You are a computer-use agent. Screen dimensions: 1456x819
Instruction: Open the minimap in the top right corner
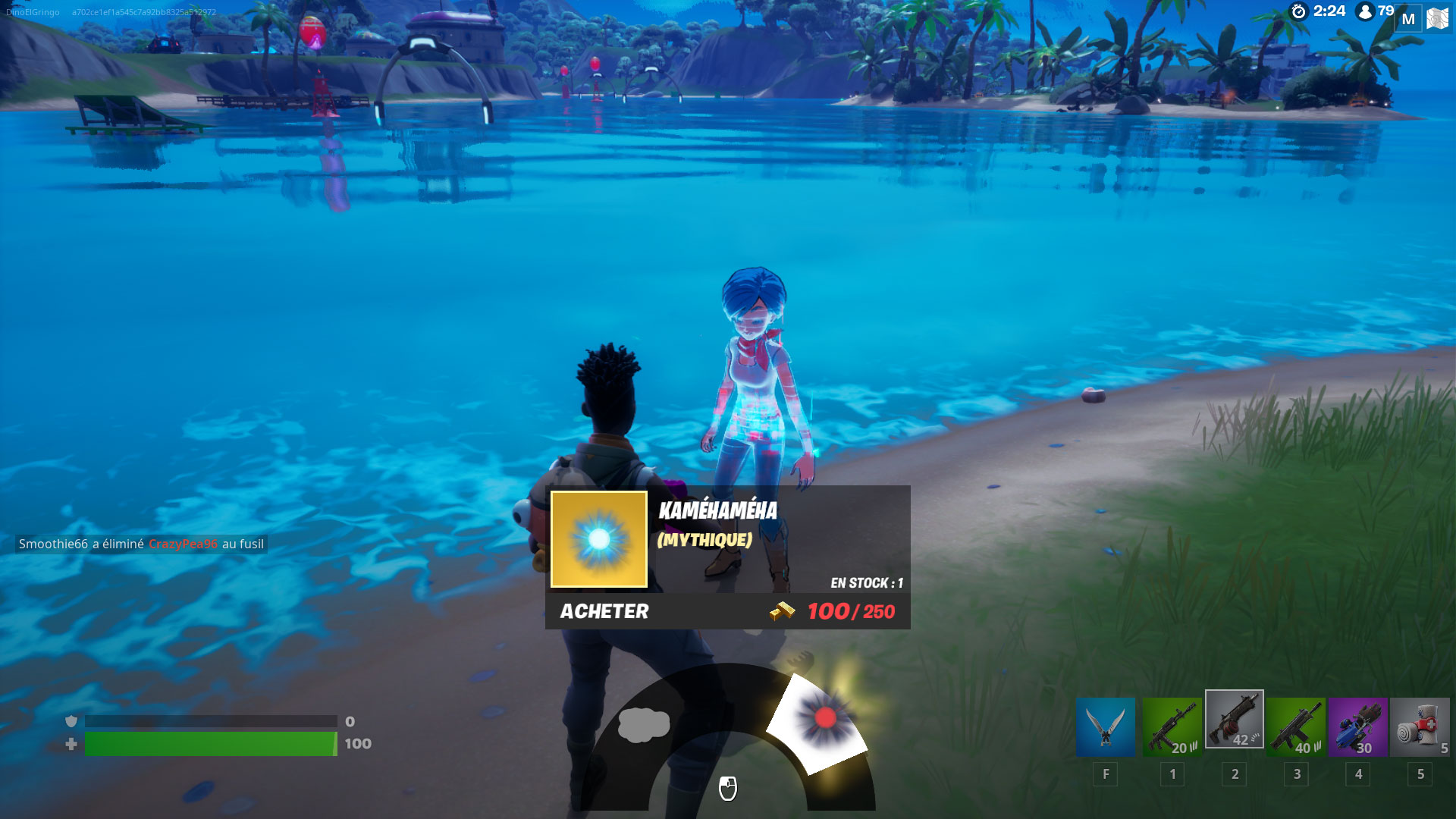click(1437, 17)
